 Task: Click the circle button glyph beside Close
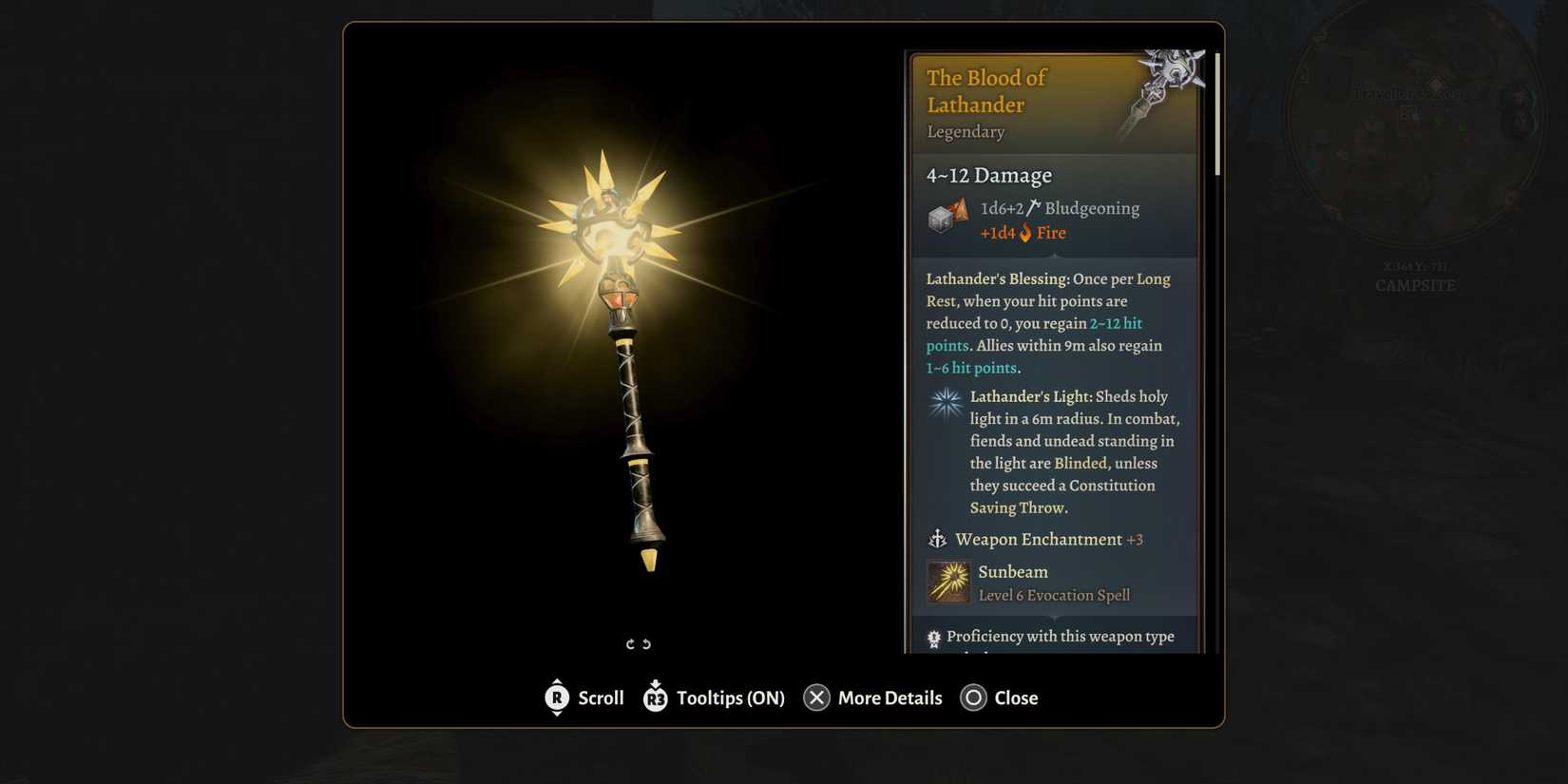coord(973,698)
